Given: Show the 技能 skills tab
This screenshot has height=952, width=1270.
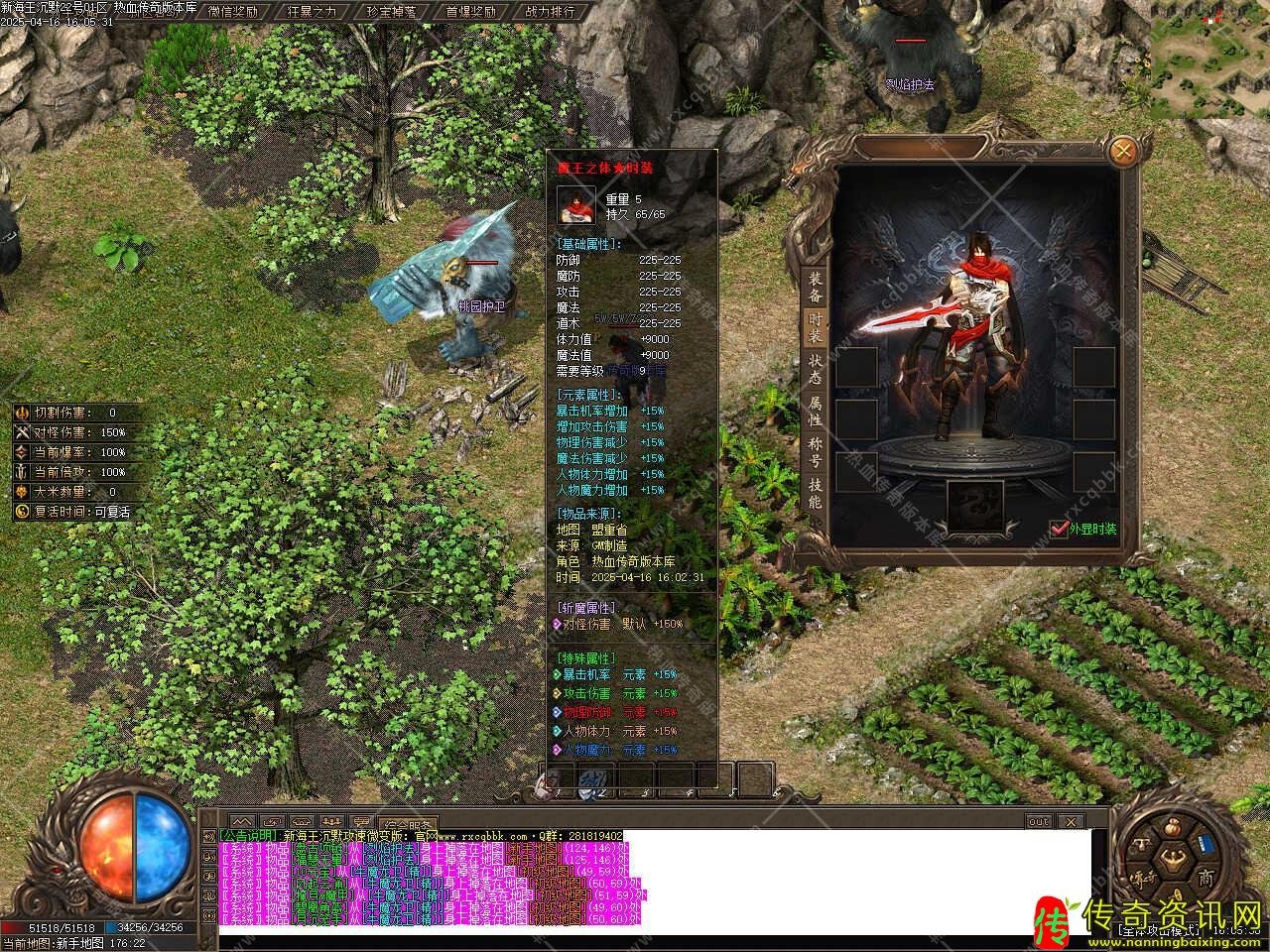Looking at the screenshot, I should click(x=814, y=493).
